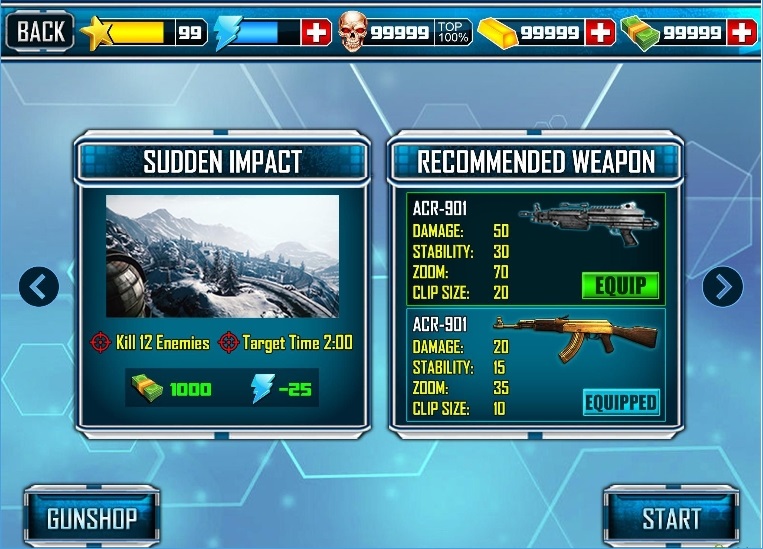Image resolution: width=763 pixels, height=549 pixels.
Task: Open the skull TOP 100% ranking
Action: click(453, 32)
